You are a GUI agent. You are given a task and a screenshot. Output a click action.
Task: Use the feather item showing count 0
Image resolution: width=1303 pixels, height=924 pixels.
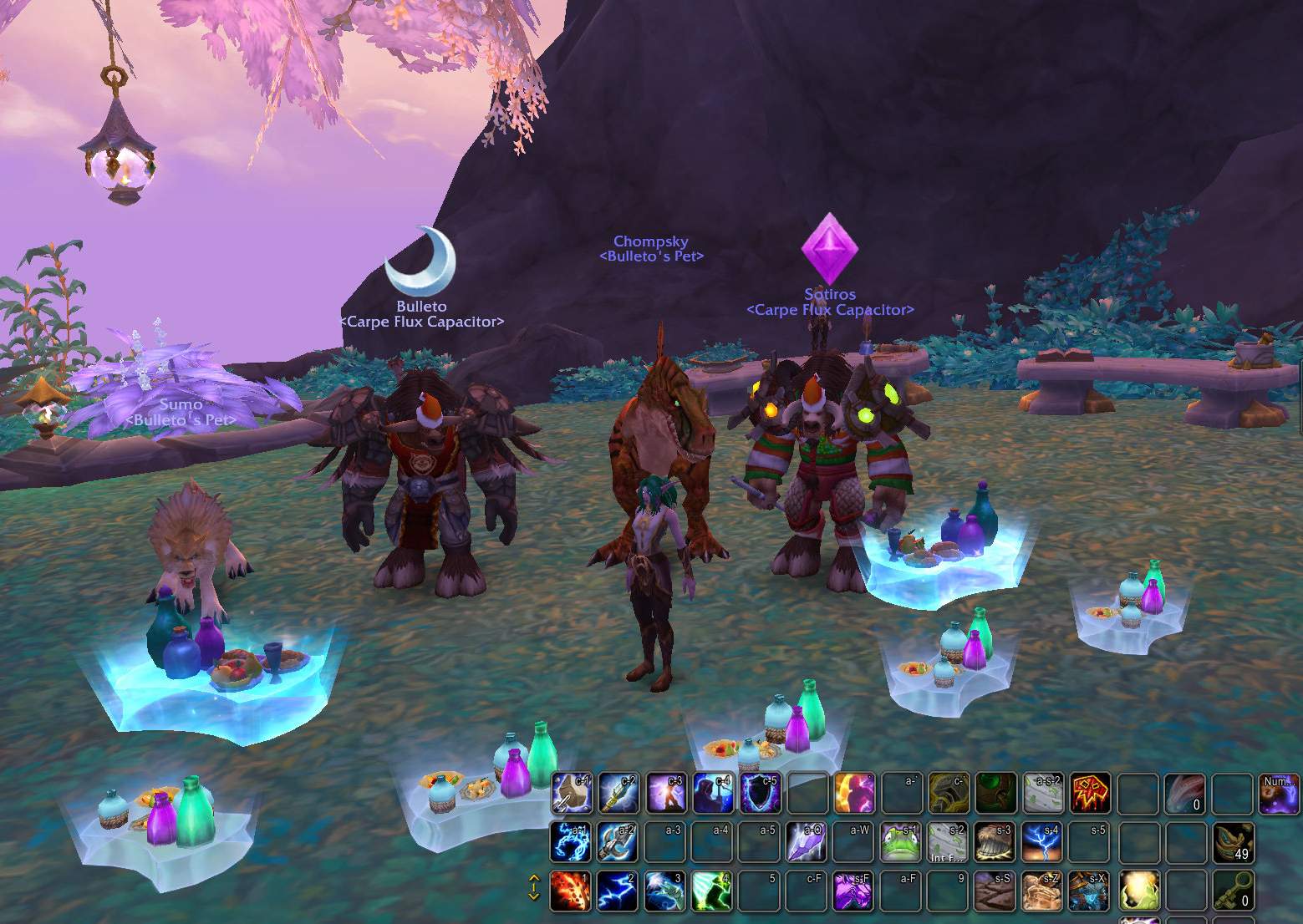click(1185, 793)
